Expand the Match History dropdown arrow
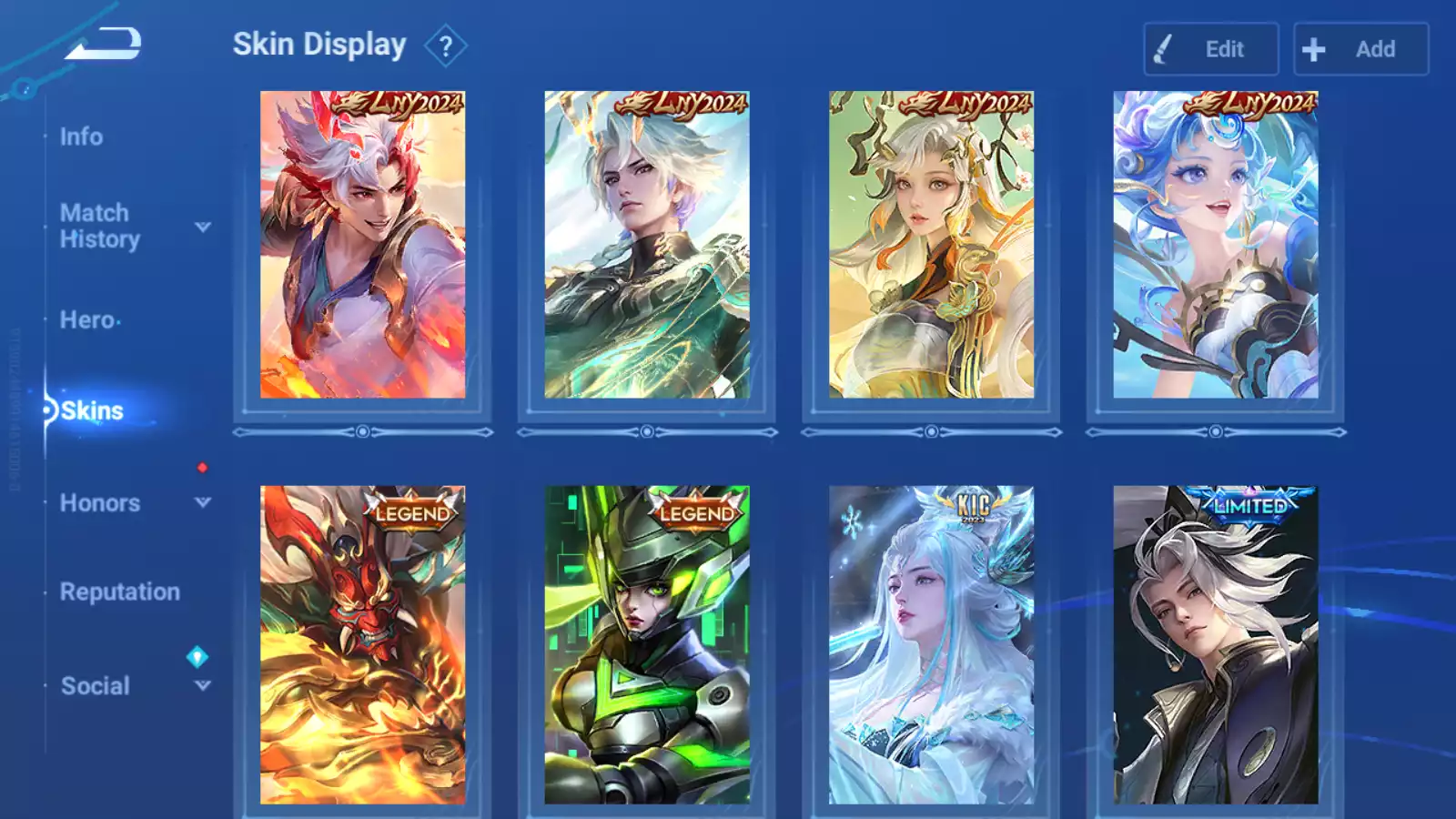The height and width of the screenshot is (819, 1456). point(203,227)
